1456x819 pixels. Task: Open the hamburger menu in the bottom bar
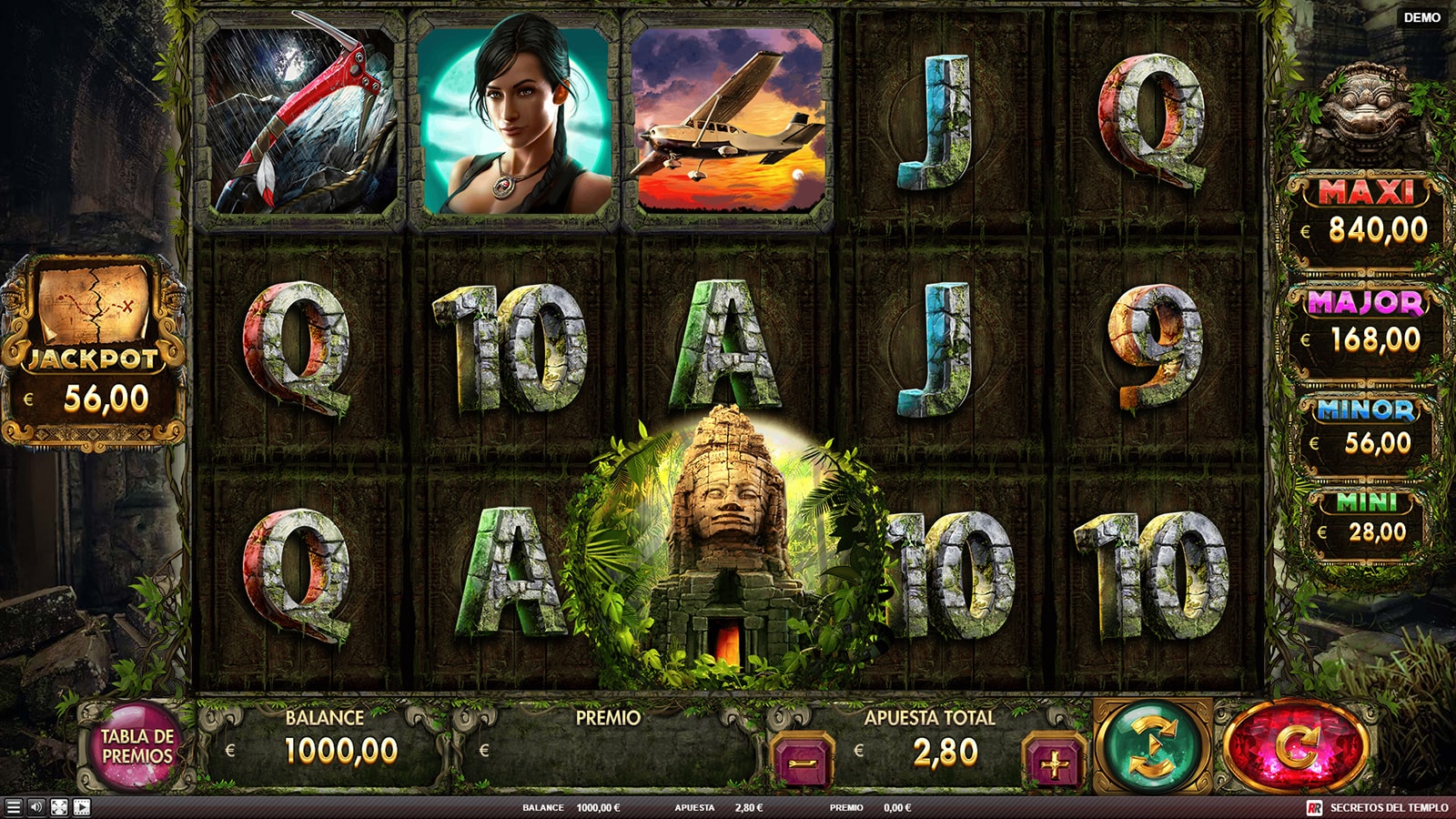tap(13, 807)
